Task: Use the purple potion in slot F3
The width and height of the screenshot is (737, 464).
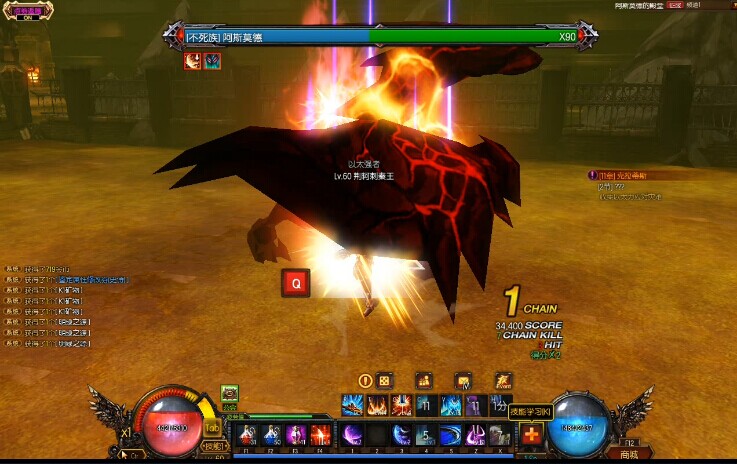Action: point(296,435)
